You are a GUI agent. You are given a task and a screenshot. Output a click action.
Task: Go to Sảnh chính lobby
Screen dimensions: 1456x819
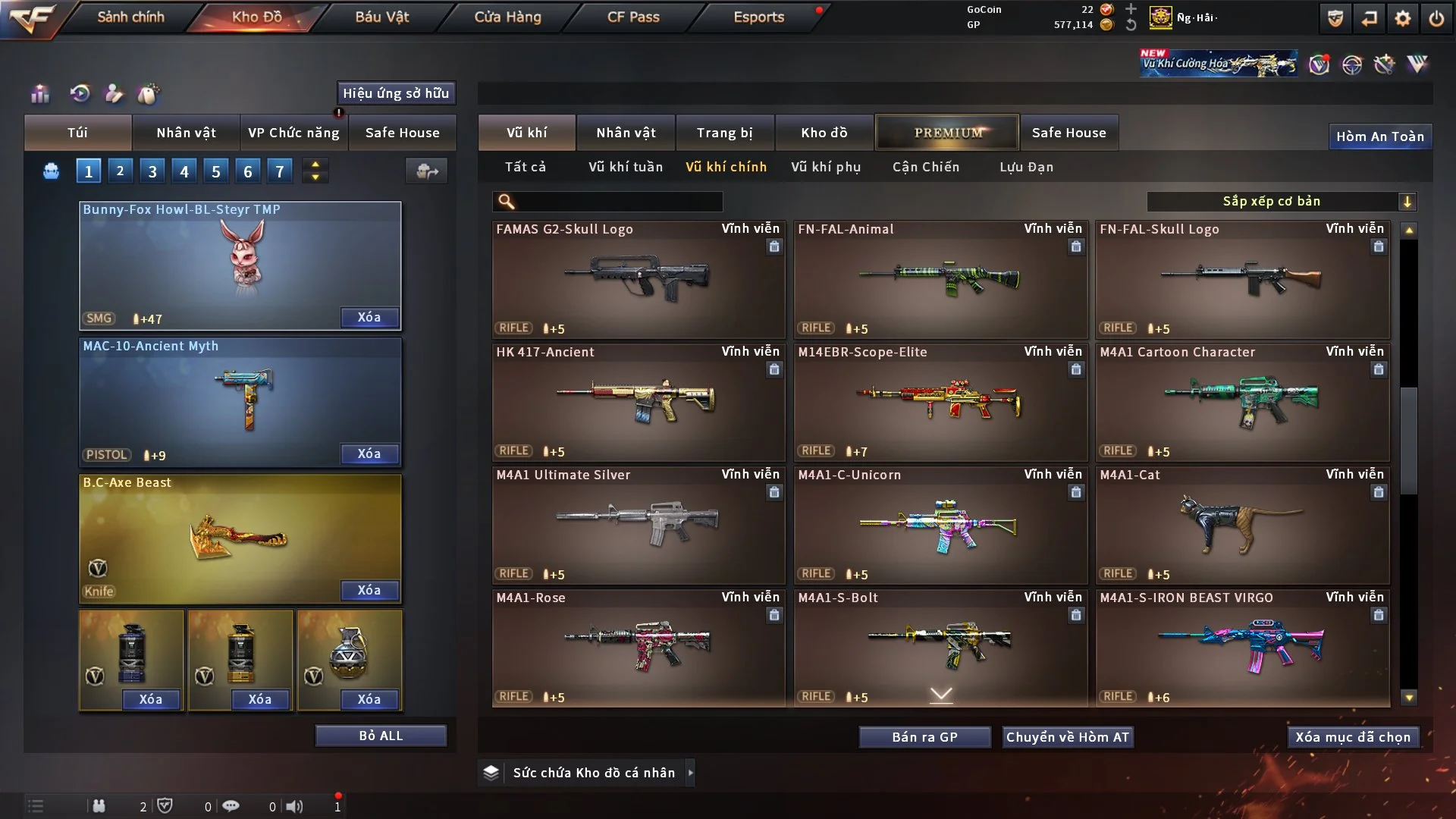tap(130, 17)
